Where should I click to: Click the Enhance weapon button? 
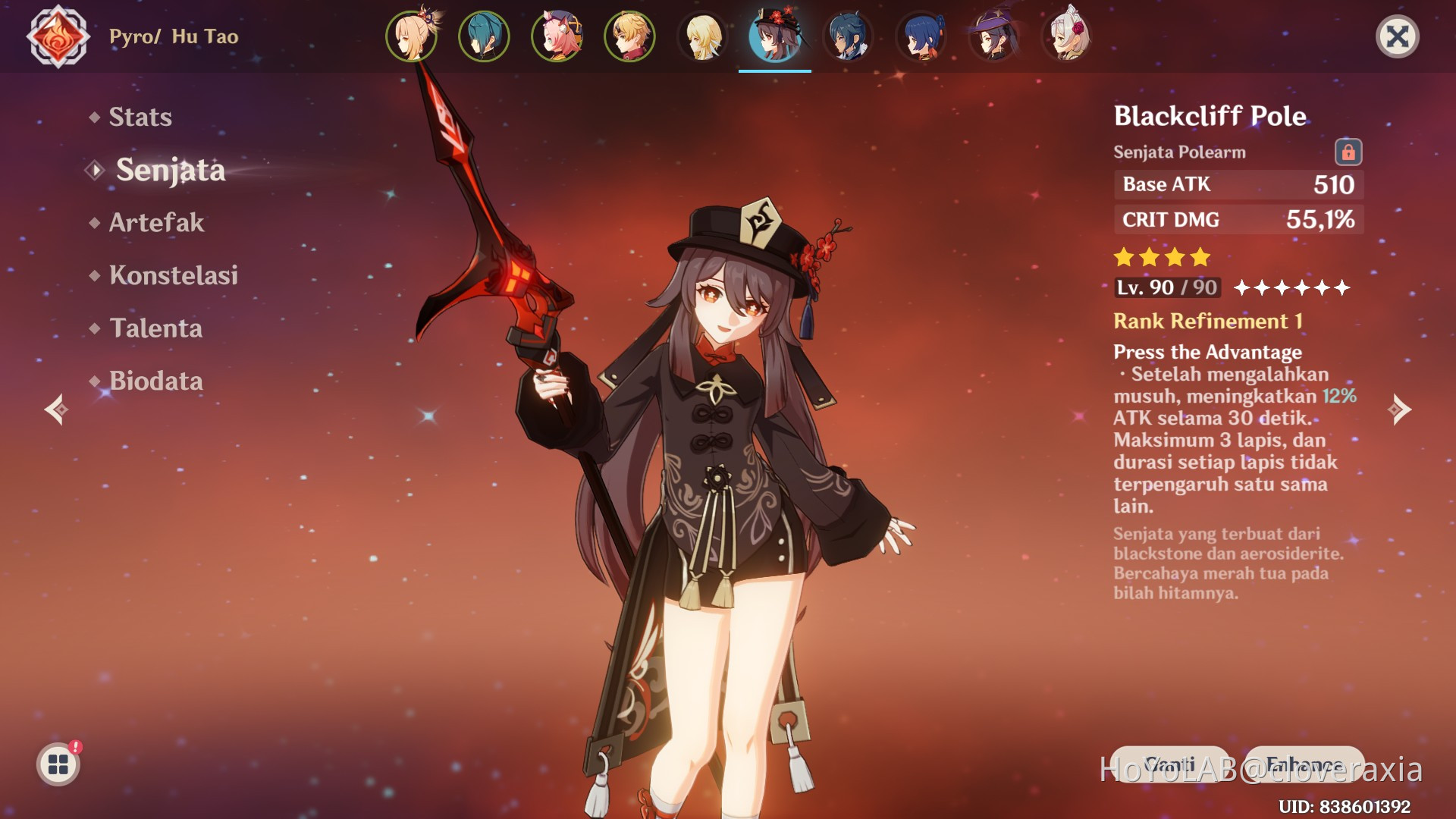click(x=1304, y=764)
